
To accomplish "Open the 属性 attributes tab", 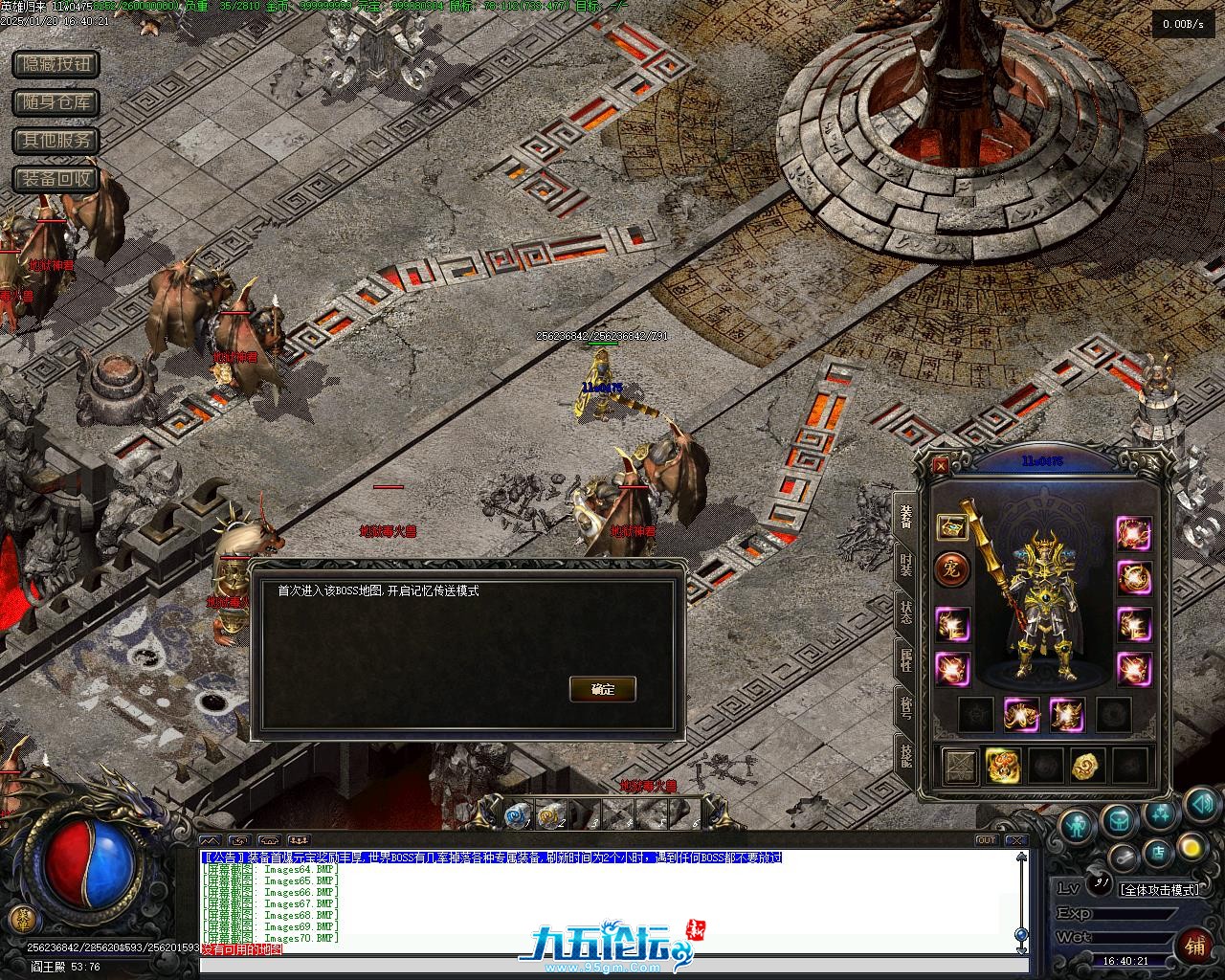I will (x=905, y=660).
